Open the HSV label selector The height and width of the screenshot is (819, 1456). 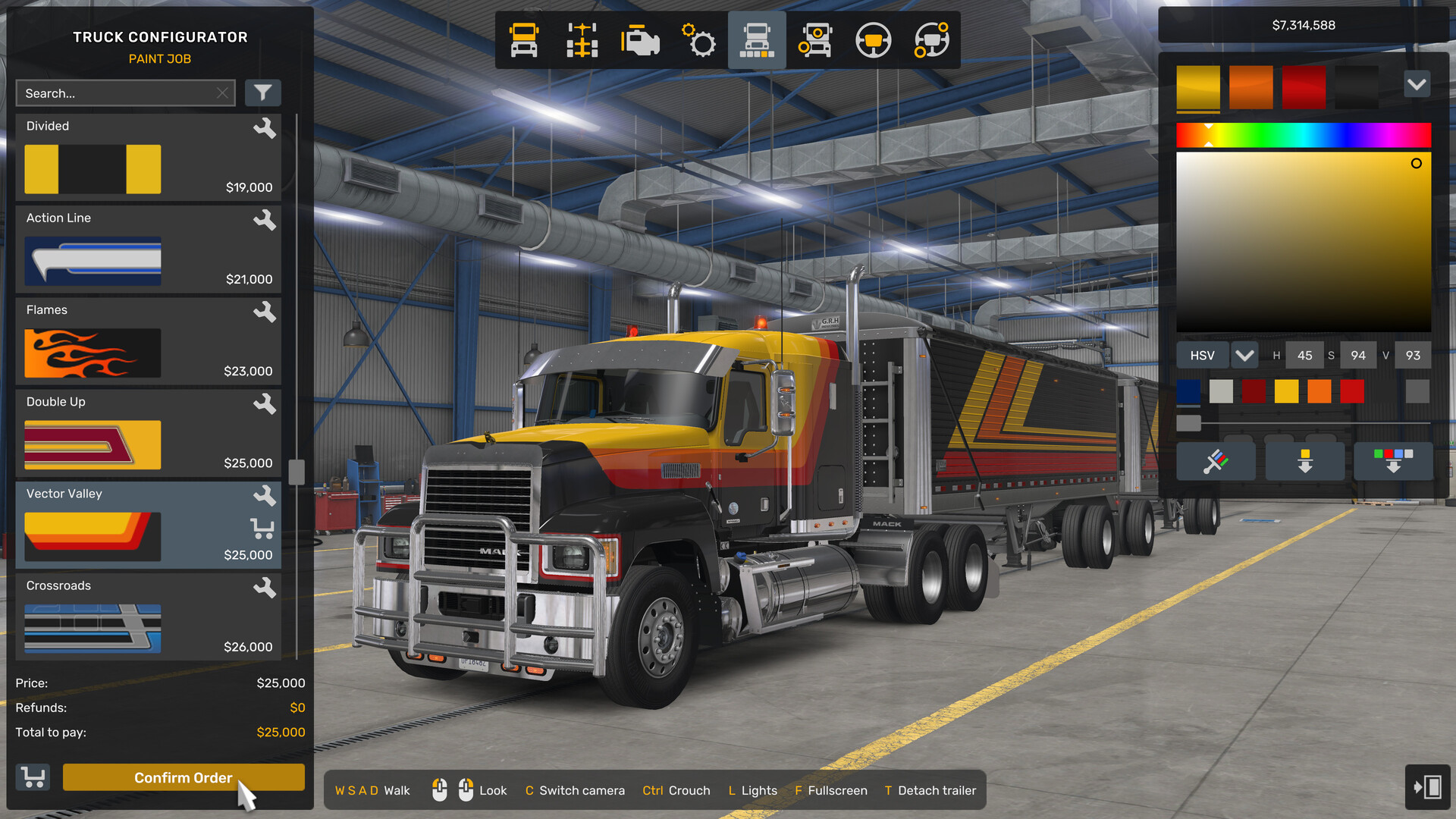tap(1202, 355)
